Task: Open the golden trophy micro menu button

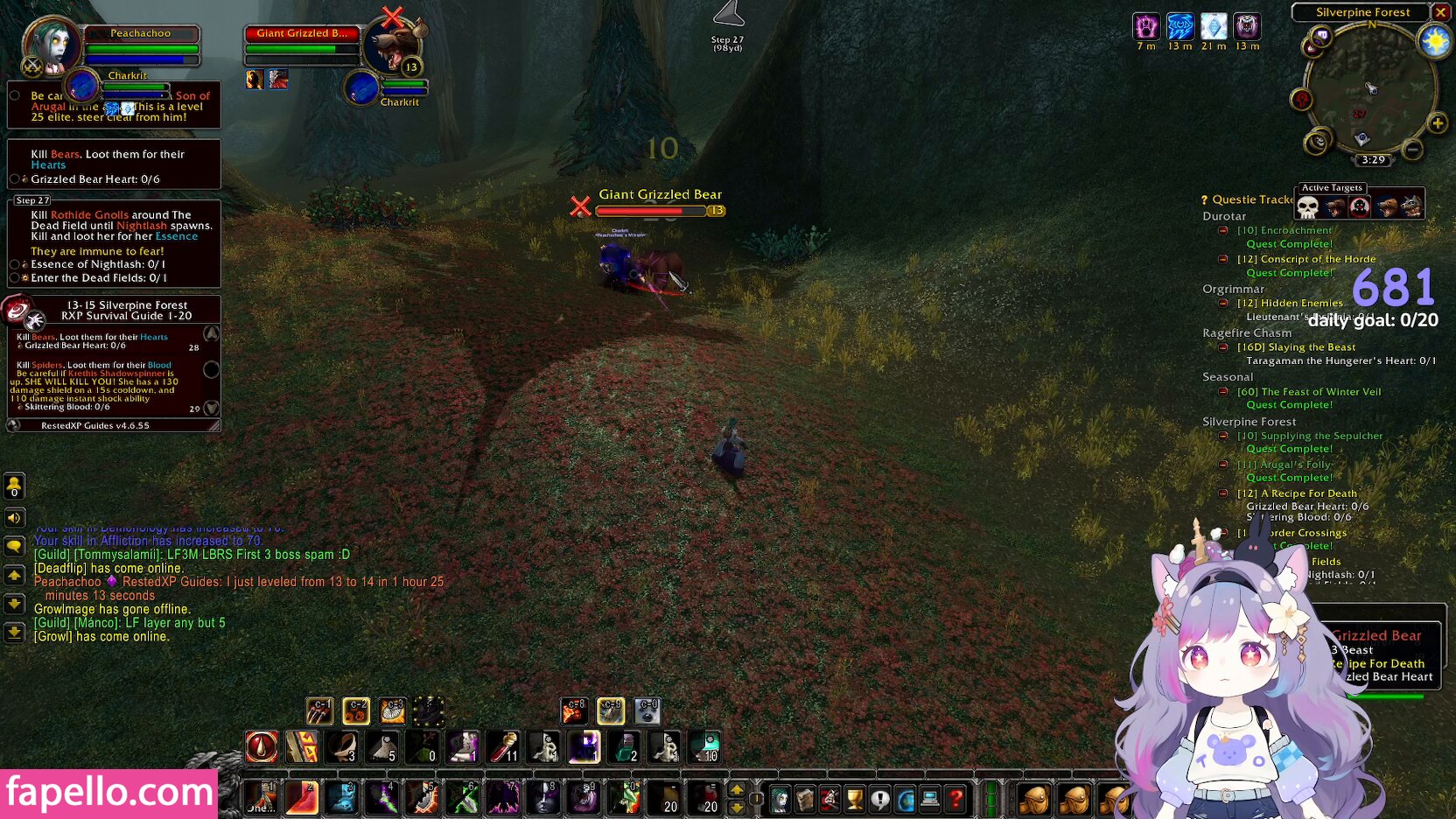Action: [x=854, y=799]
